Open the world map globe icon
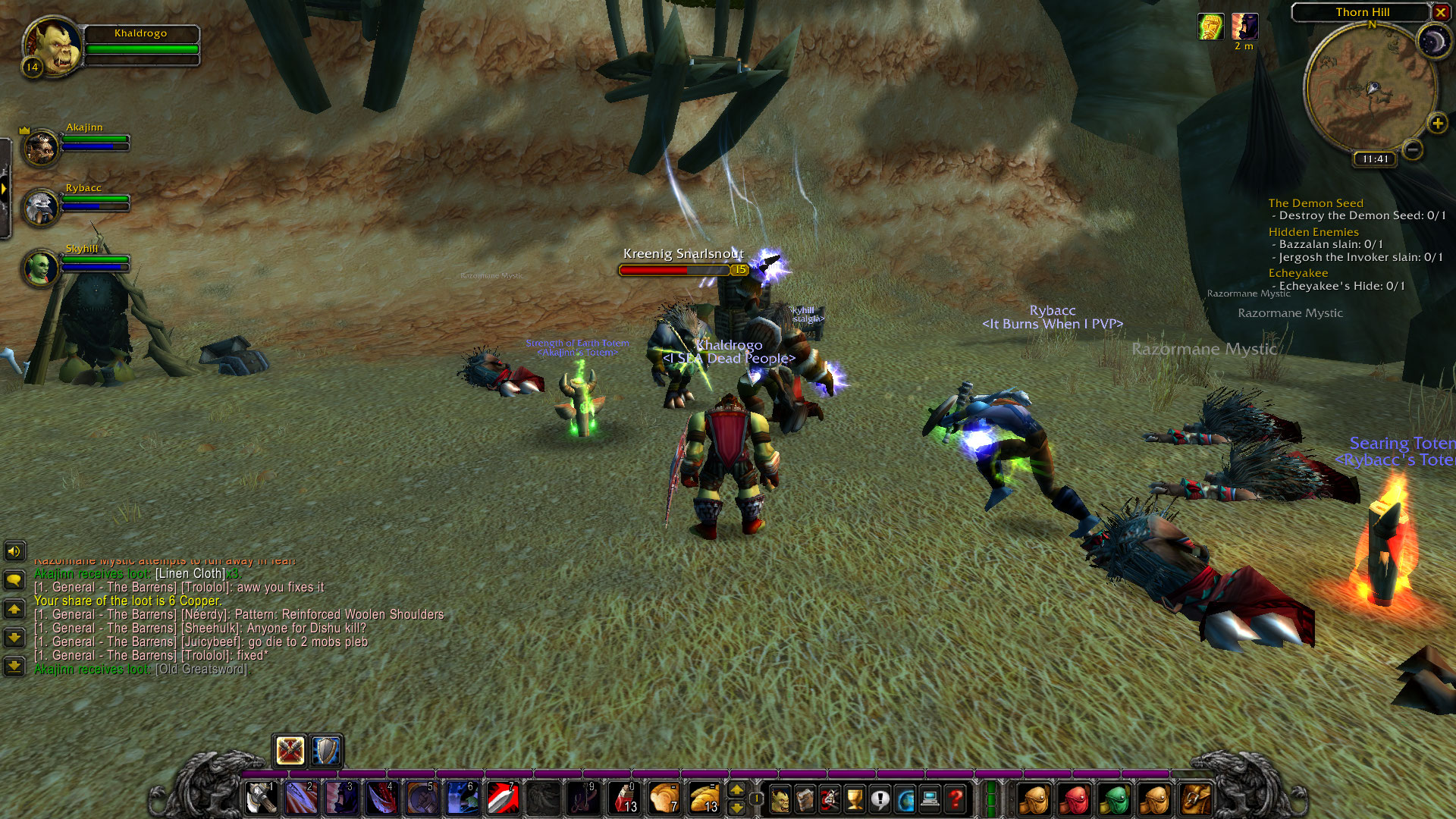The height and width of the screenshot is (819, 1456). tap(905, 799)
